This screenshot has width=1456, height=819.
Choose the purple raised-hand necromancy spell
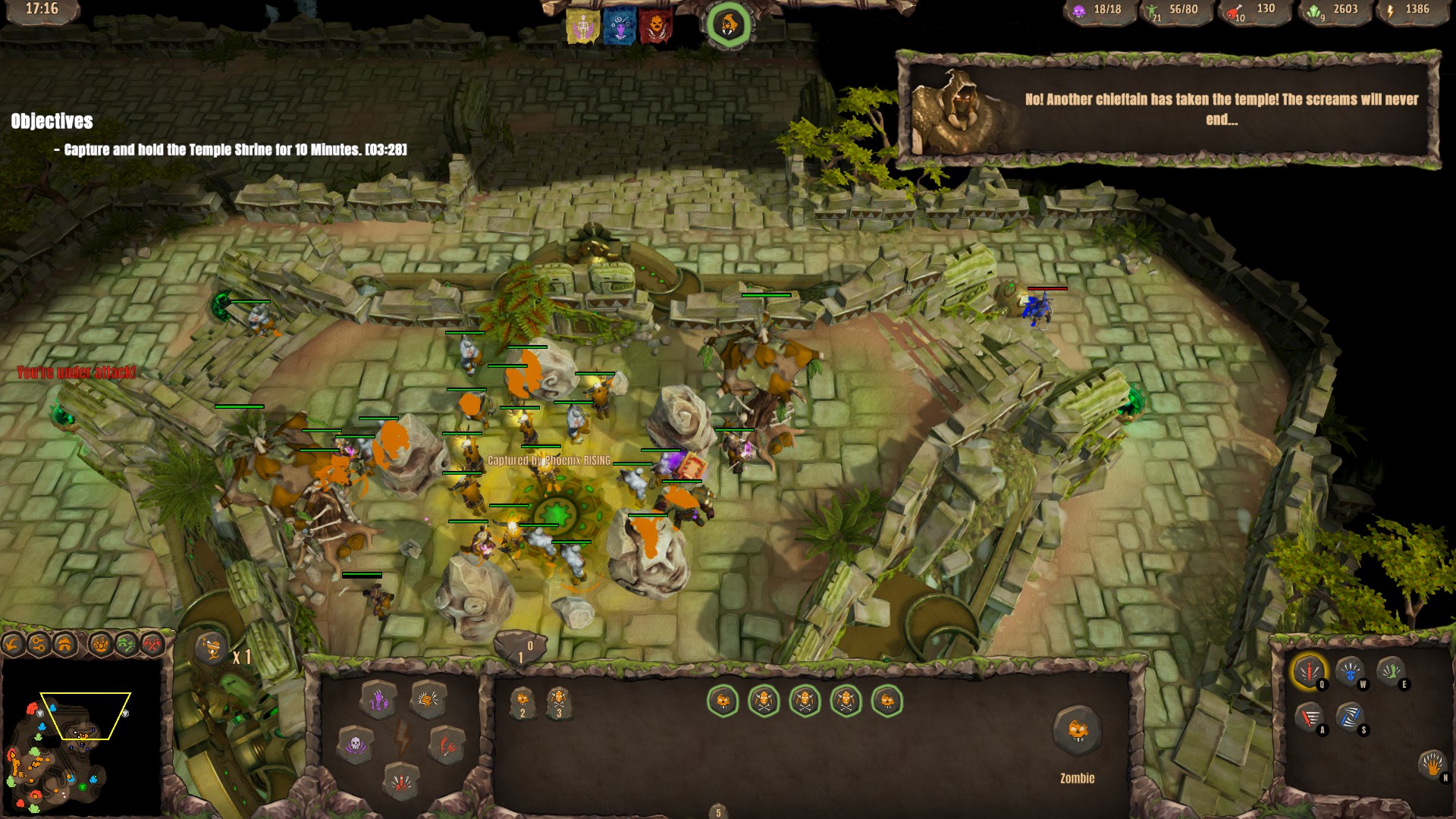click(379, 701)
